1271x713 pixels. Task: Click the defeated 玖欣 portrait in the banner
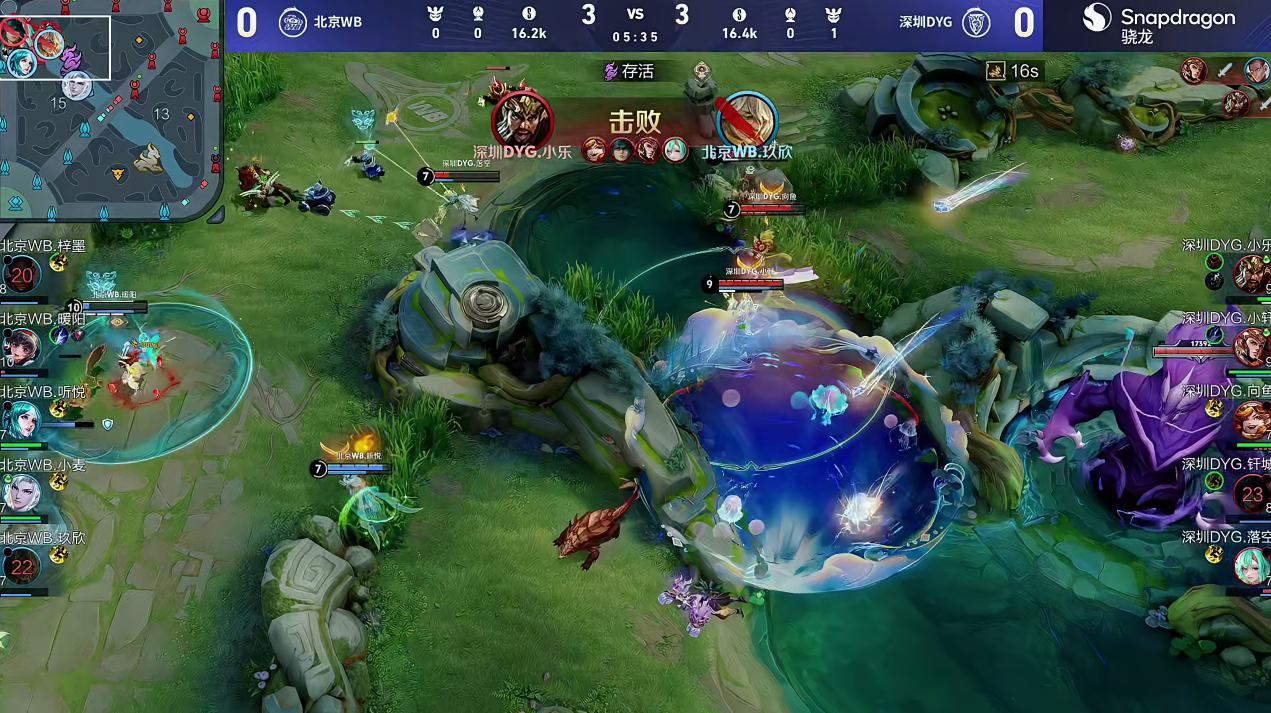coord(747,120)
